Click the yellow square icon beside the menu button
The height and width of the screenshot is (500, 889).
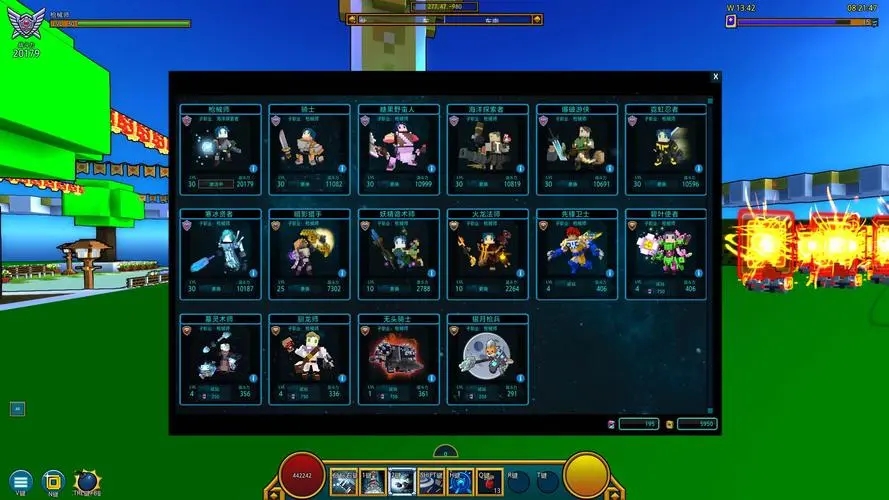point(54,481)
